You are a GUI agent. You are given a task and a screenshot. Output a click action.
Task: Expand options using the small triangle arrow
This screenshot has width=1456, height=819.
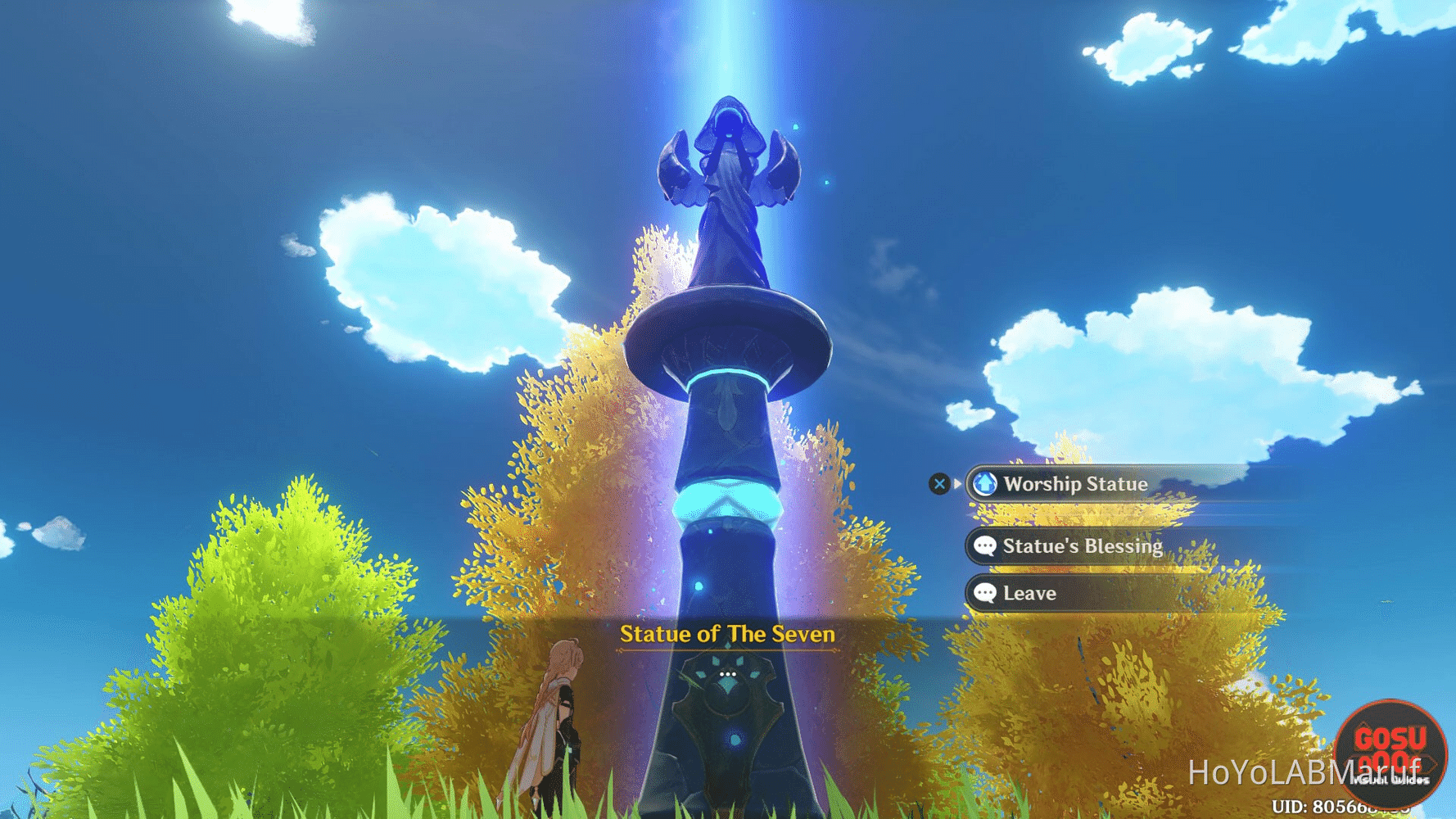956,483
